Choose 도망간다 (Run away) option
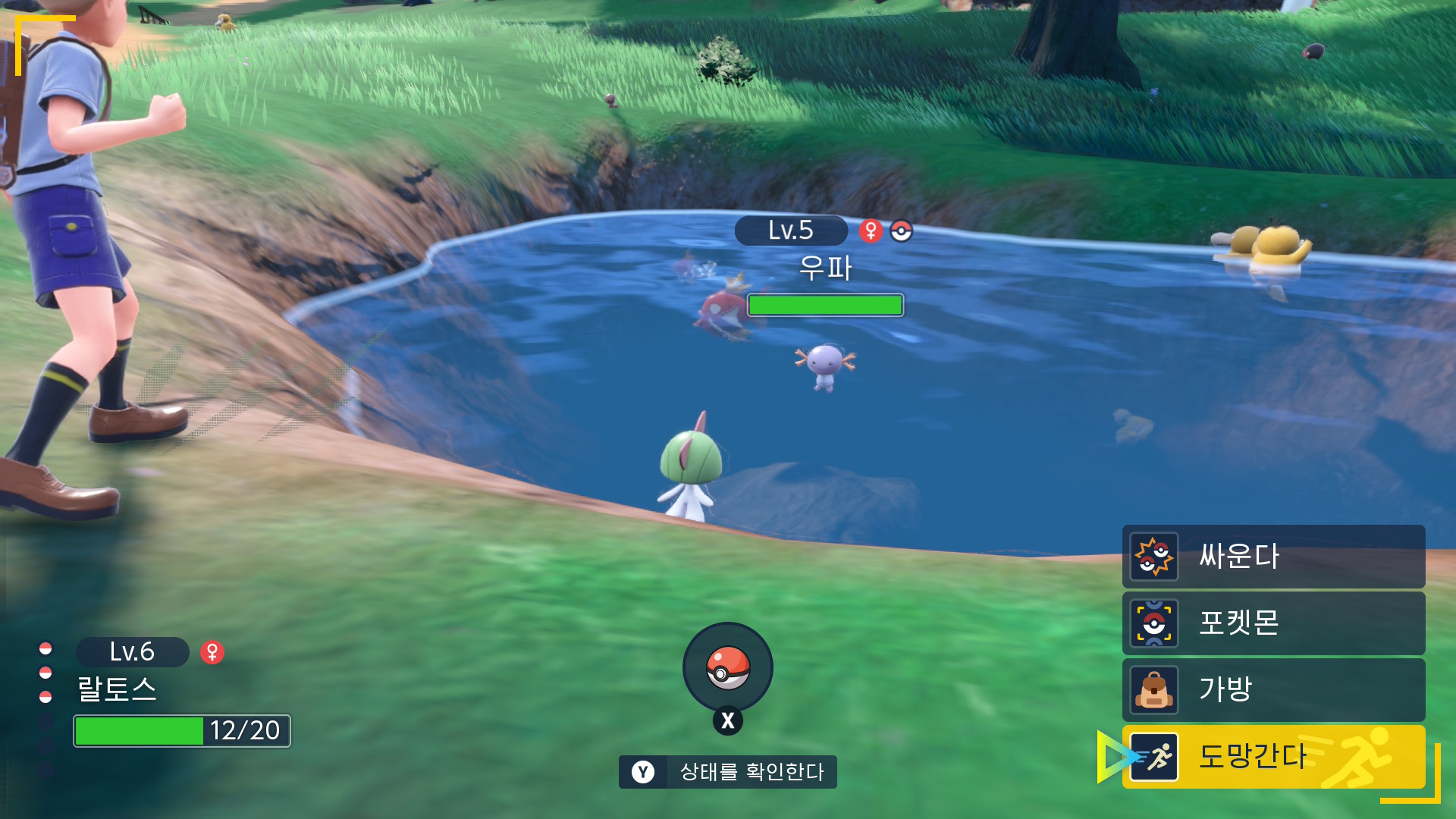Screen dimensions: 1456x819 pyautogui.click(x=1273, y=756)
